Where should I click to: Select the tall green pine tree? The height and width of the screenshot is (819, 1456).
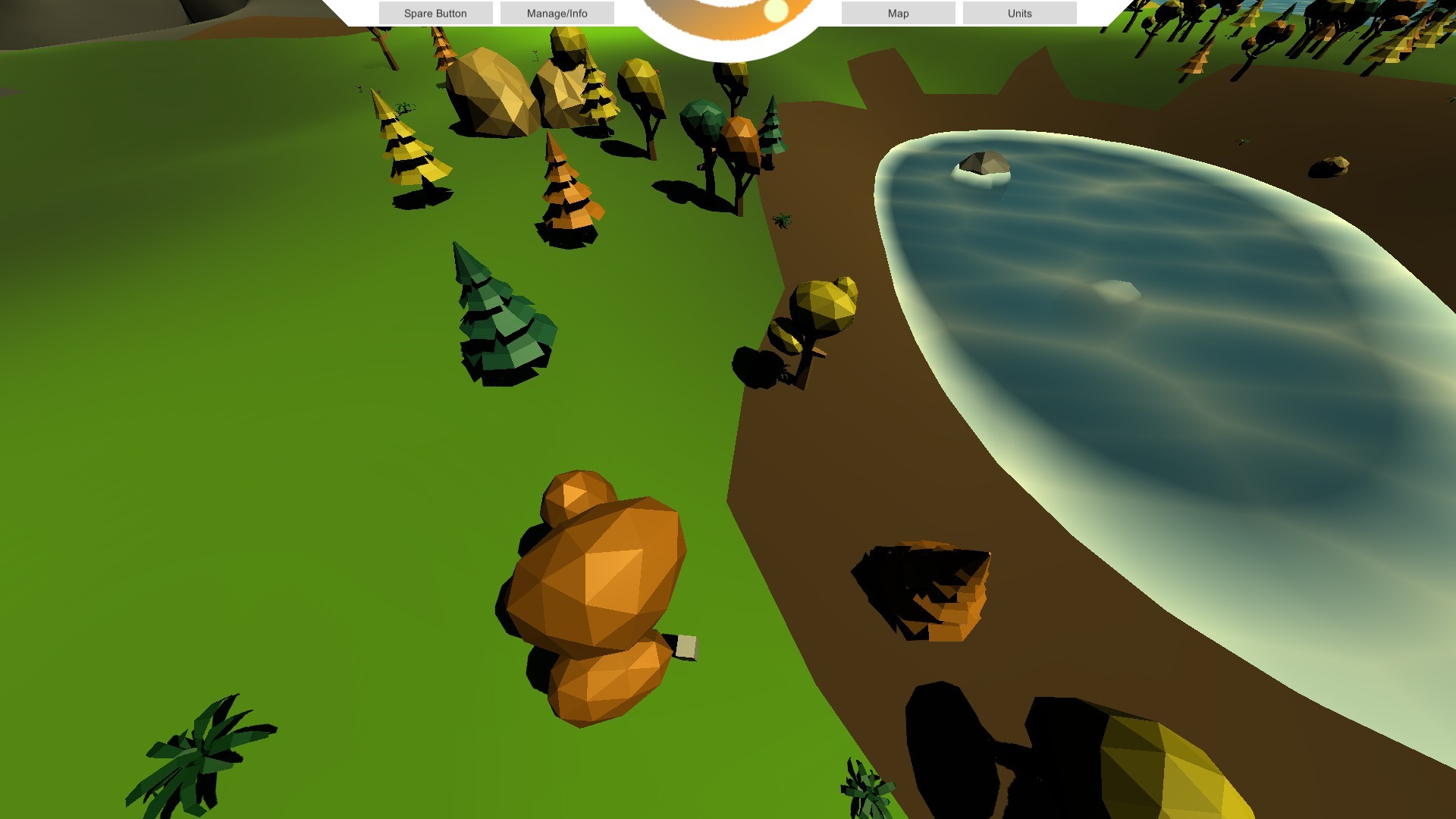click(x=500, y=318)
